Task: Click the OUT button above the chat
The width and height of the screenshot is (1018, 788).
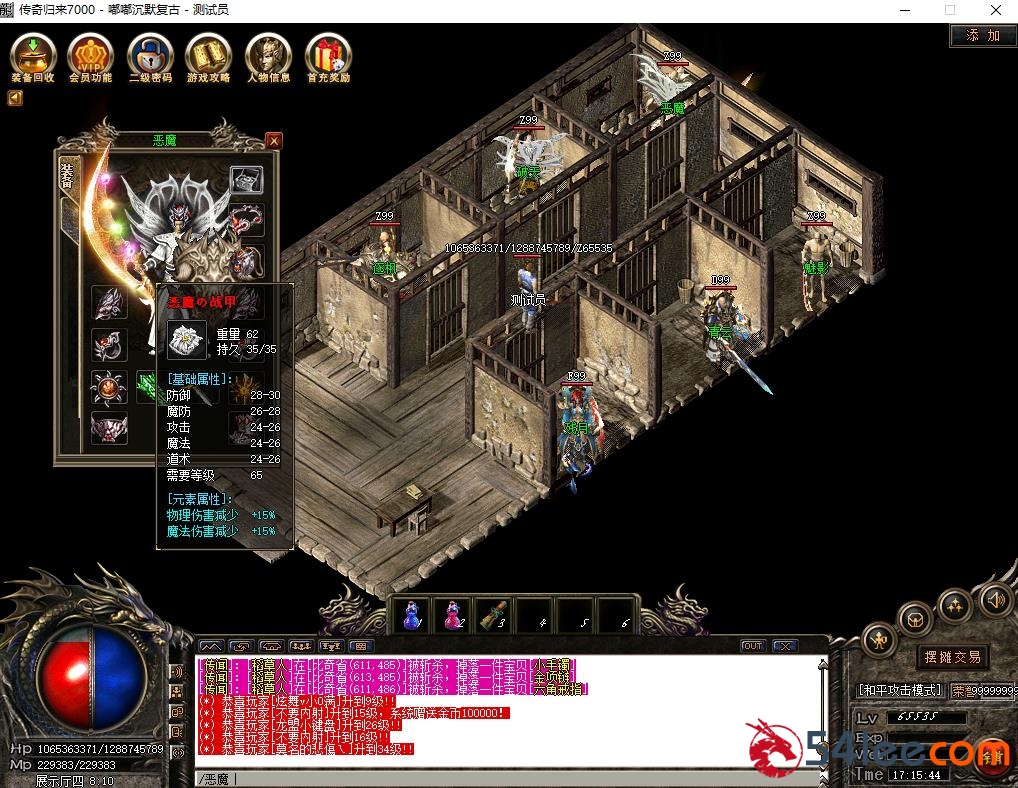Action: pyautogui.click(x=752, y=646)
